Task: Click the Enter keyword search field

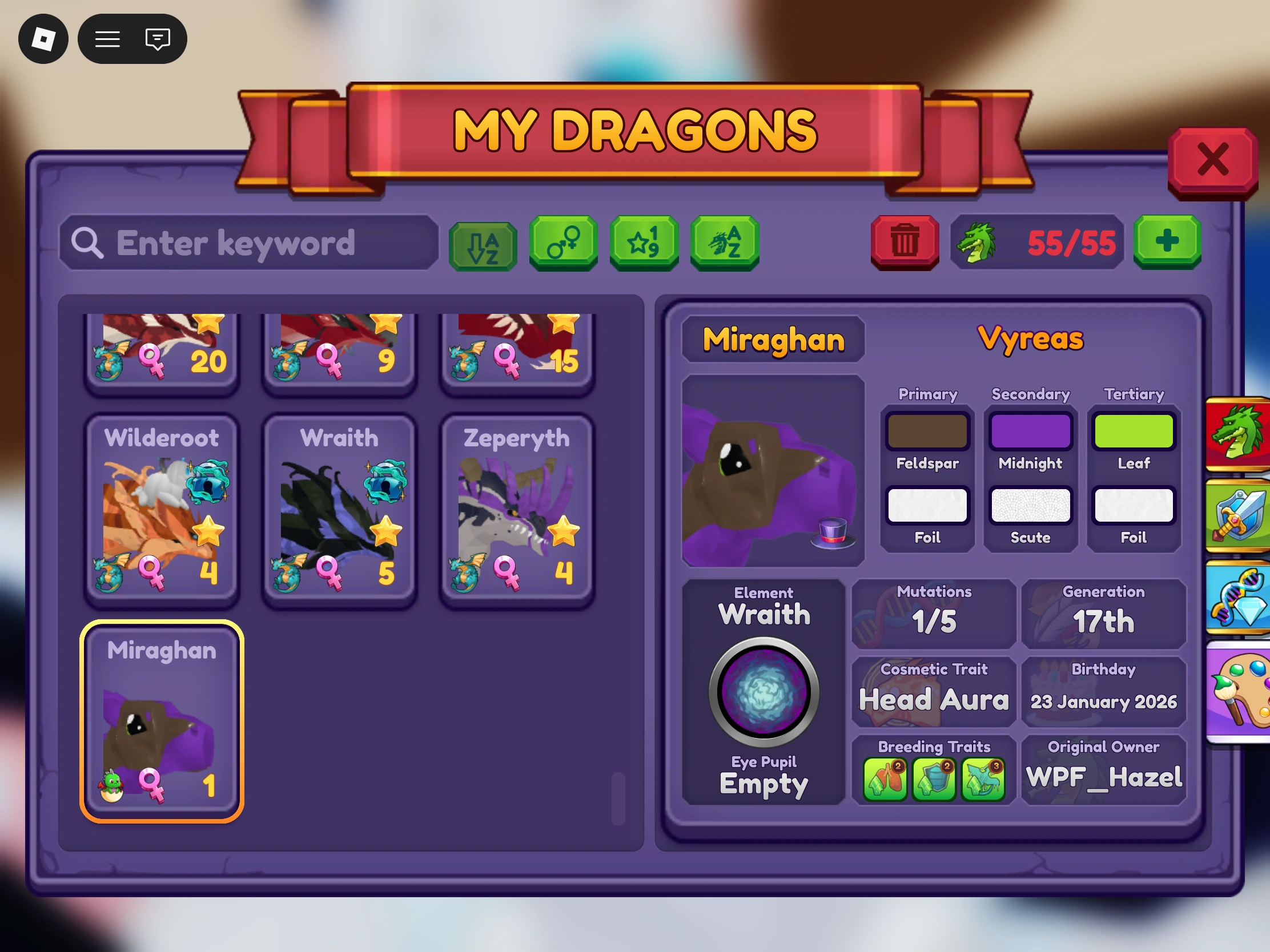Action: (x=247, y=243)
